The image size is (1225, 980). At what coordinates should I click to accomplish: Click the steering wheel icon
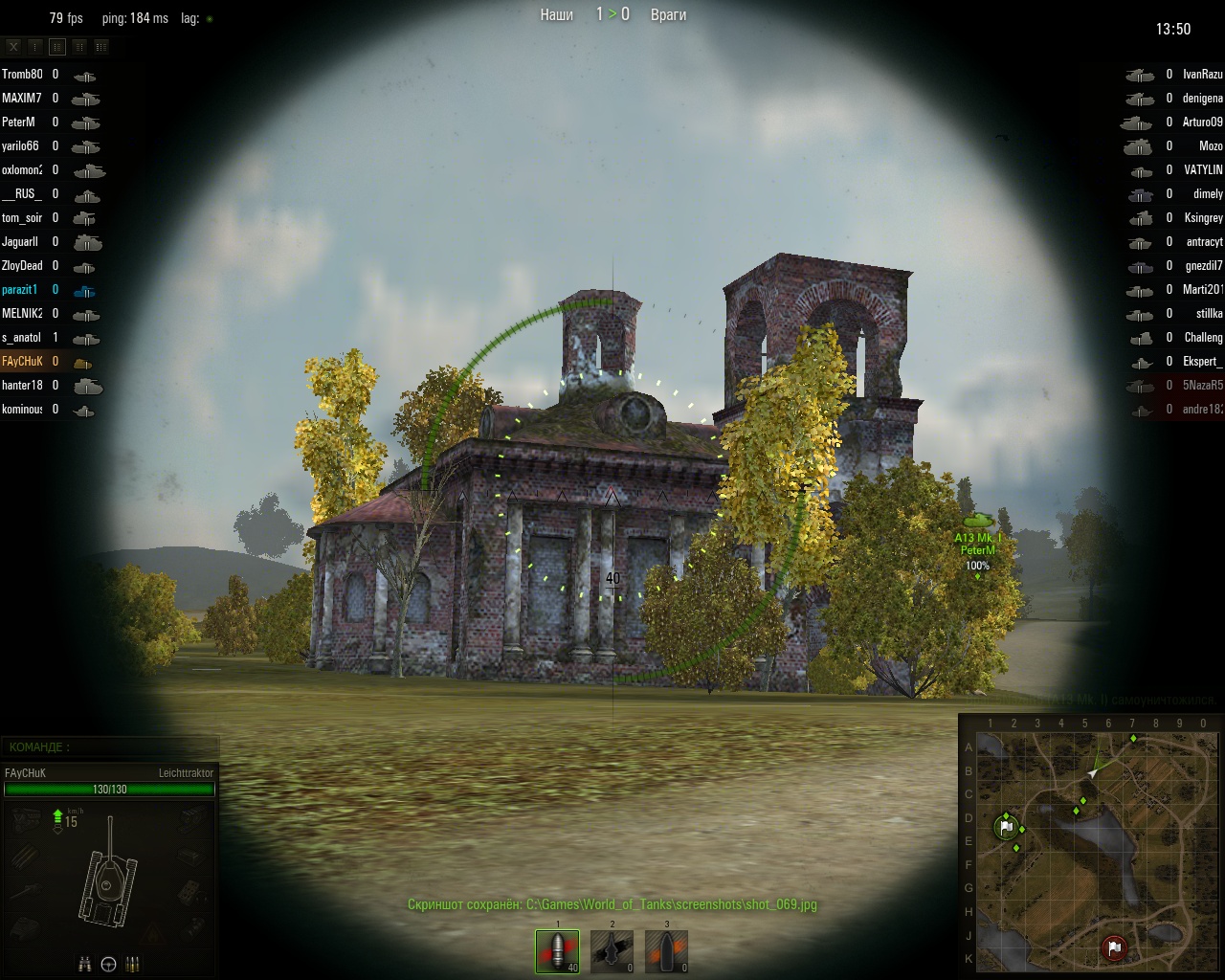point(109,964)
